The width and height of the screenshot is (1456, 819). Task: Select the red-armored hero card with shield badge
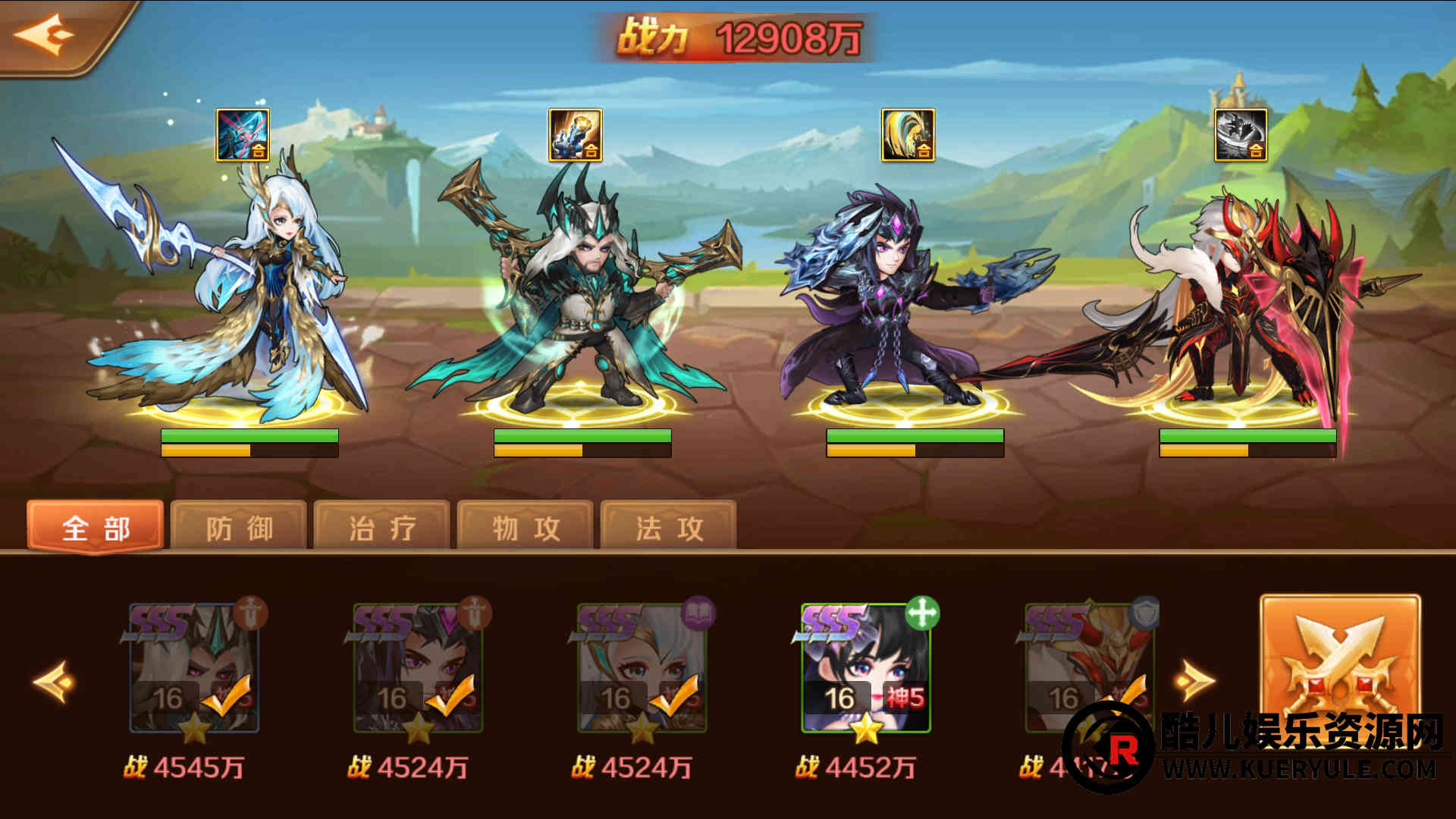(x=1089, y=669)
